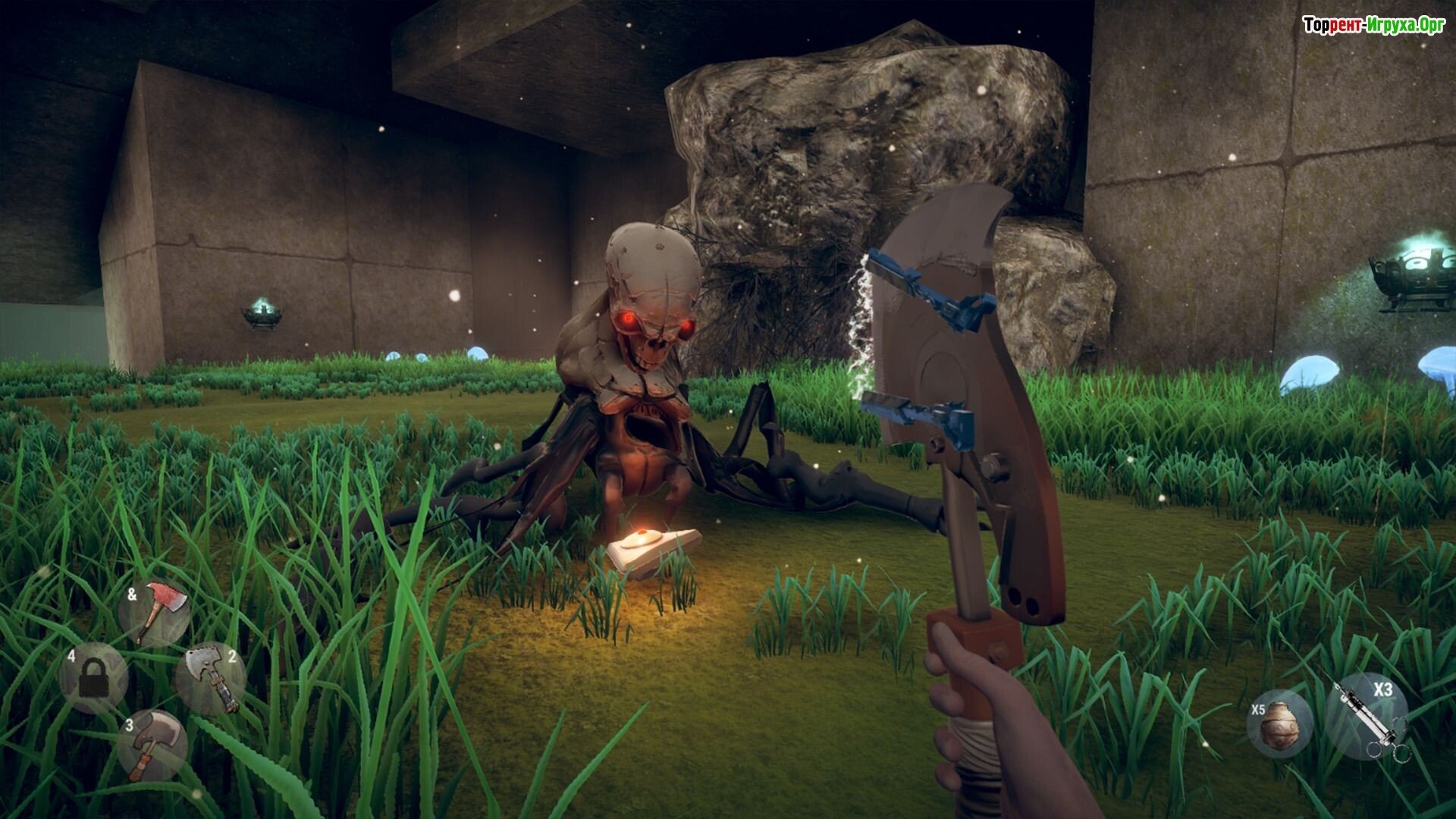The width and height of the screenshot is (1456, 819).
Task: Open the Торрент-Игруха.Орг watermark link
Action: tap(1373, 25)
